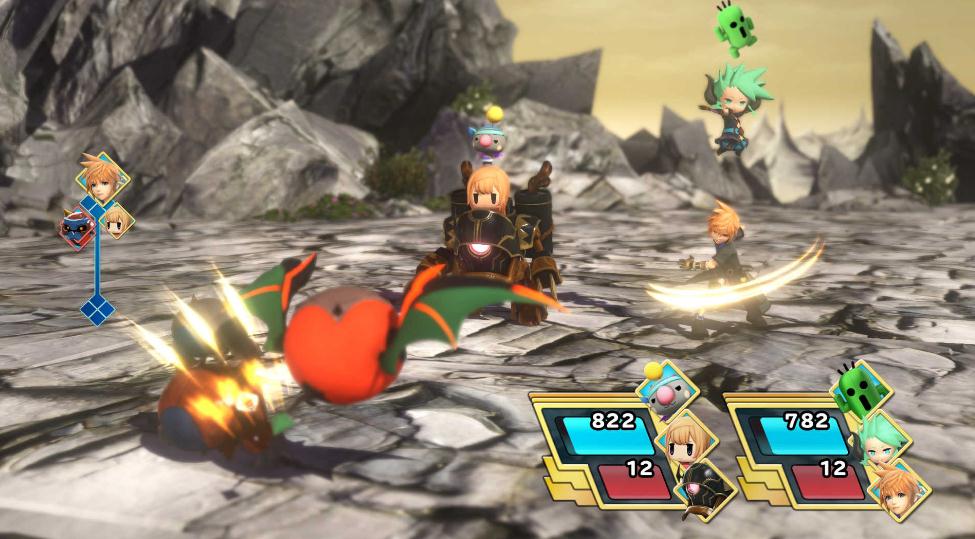Choose the moogle icon in the party stack
The height and width of the screenshot is (539, 975).
point(663,390)
